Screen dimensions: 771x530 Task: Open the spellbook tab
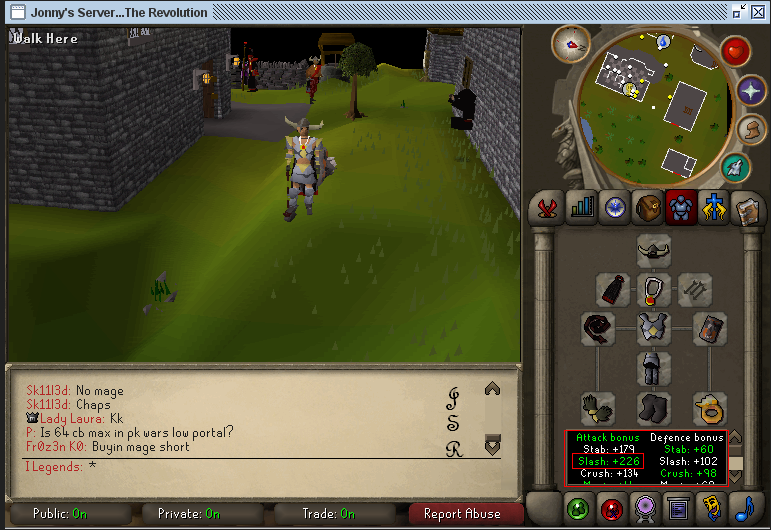point(746,207)
